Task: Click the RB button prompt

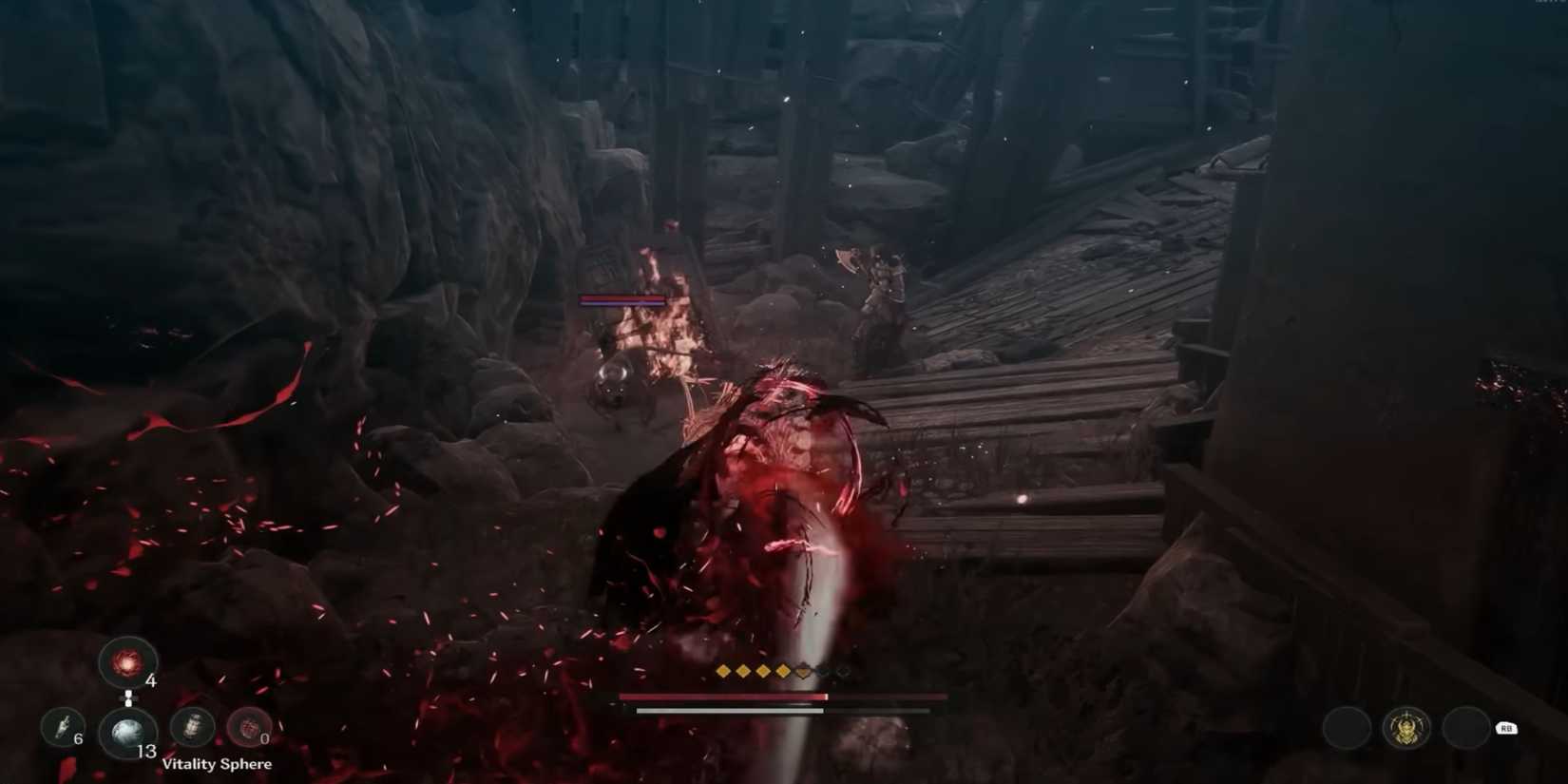Action: [x=1506, y=727]
